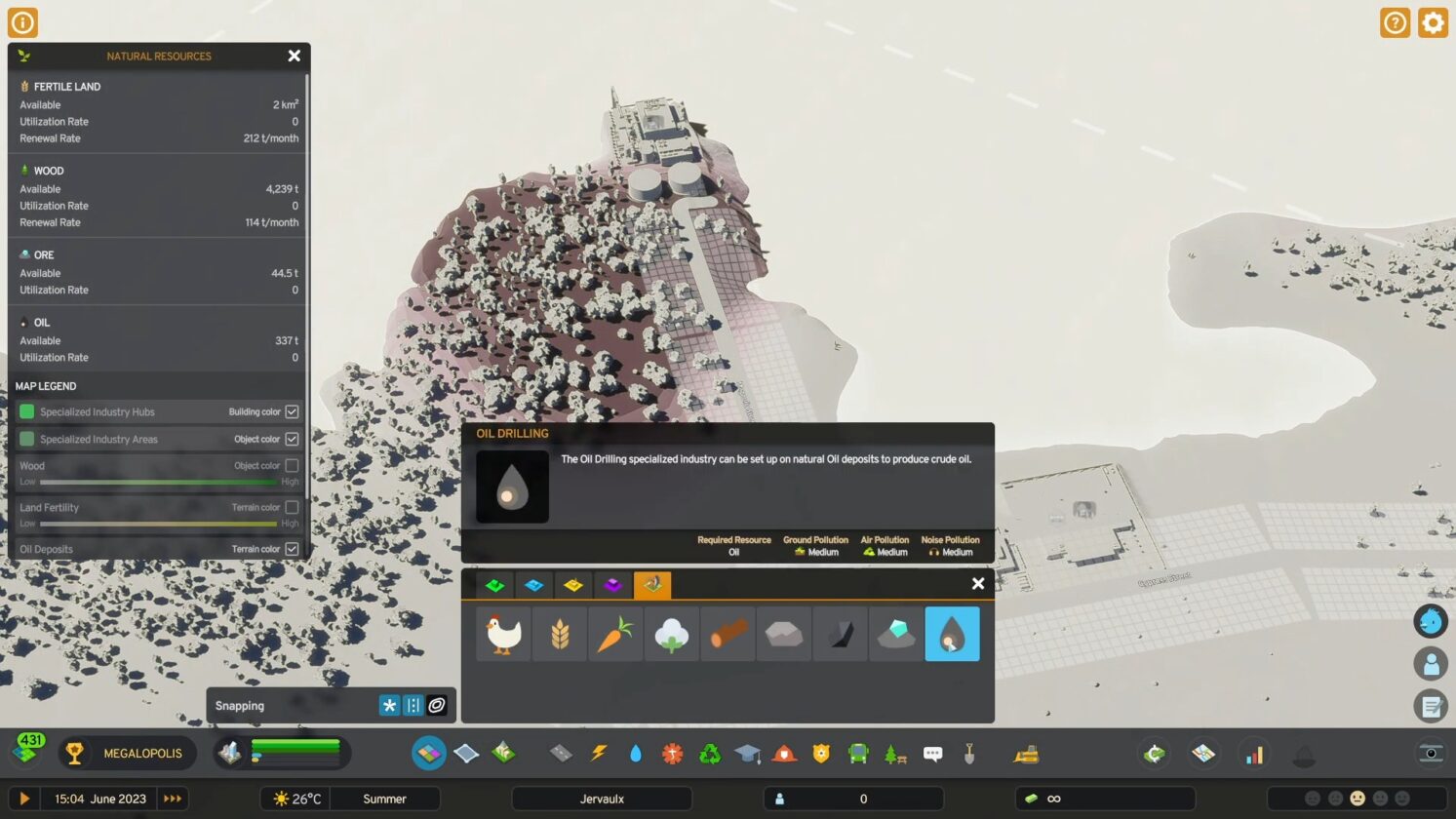Screen dimensions: 1456x819
Task: Click the MEGALOPOLIS milestone button
Action: pyautogui.click(x=127, y=753)
